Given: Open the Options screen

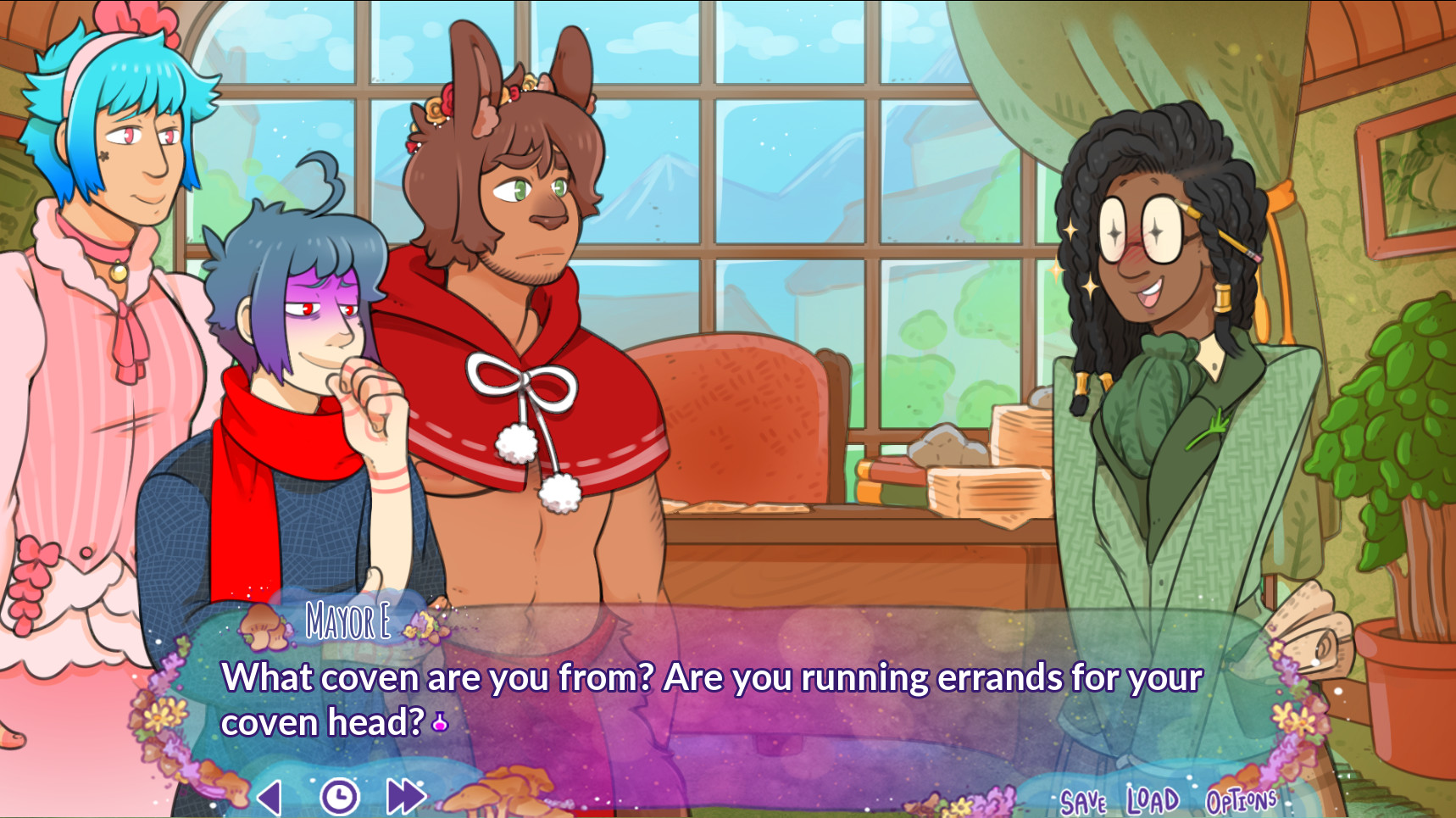Looking at the screenshot, I should [x=1242, y=799].
